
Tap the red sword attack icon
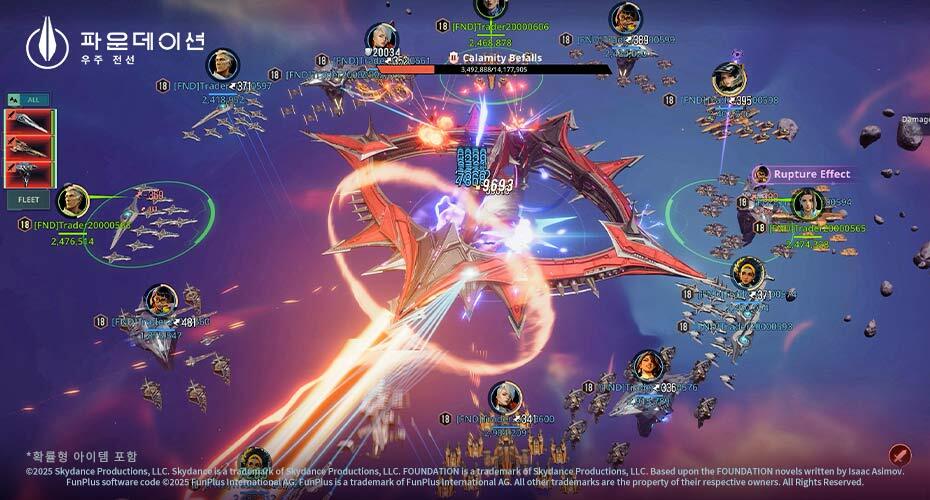coord(900,456)
